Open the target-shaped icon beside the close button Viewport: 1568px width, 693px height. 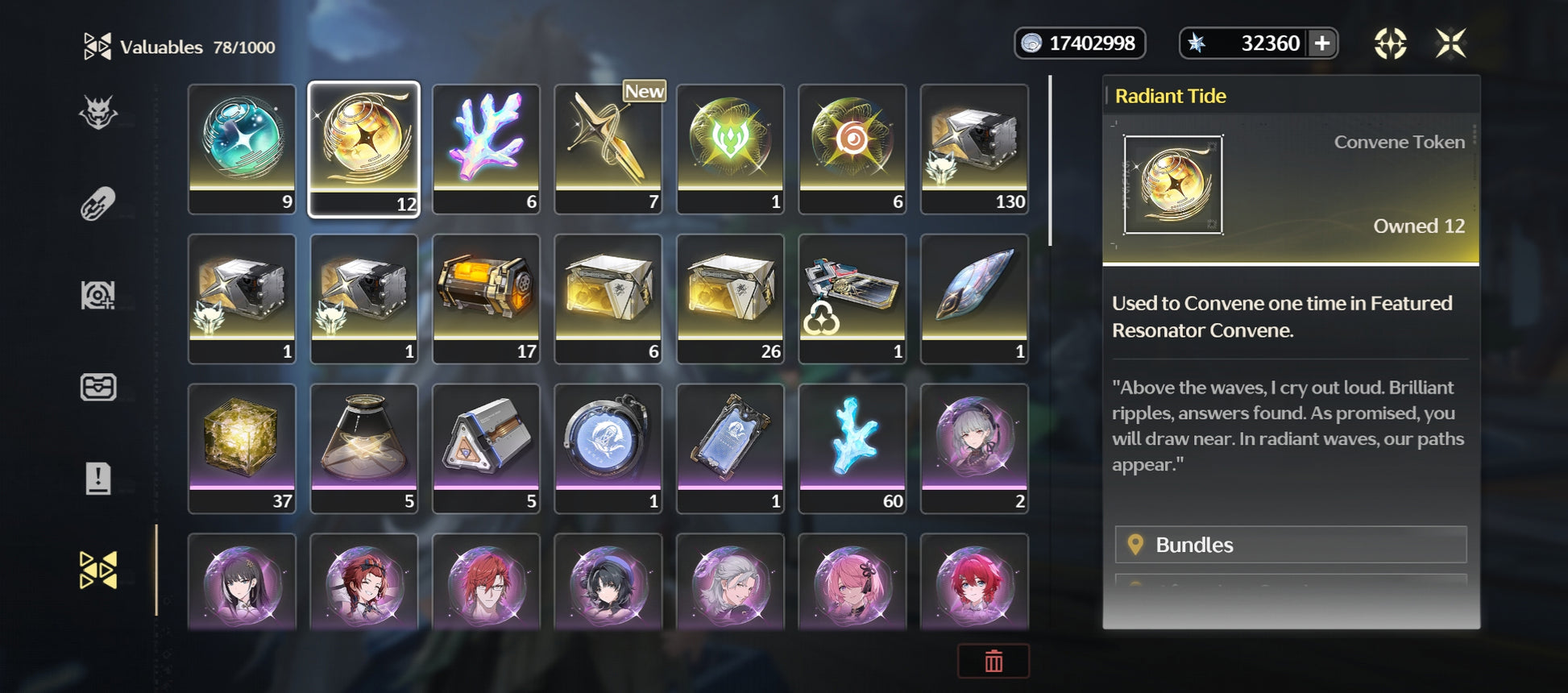pyautogui.click(x=1390, y=44)
